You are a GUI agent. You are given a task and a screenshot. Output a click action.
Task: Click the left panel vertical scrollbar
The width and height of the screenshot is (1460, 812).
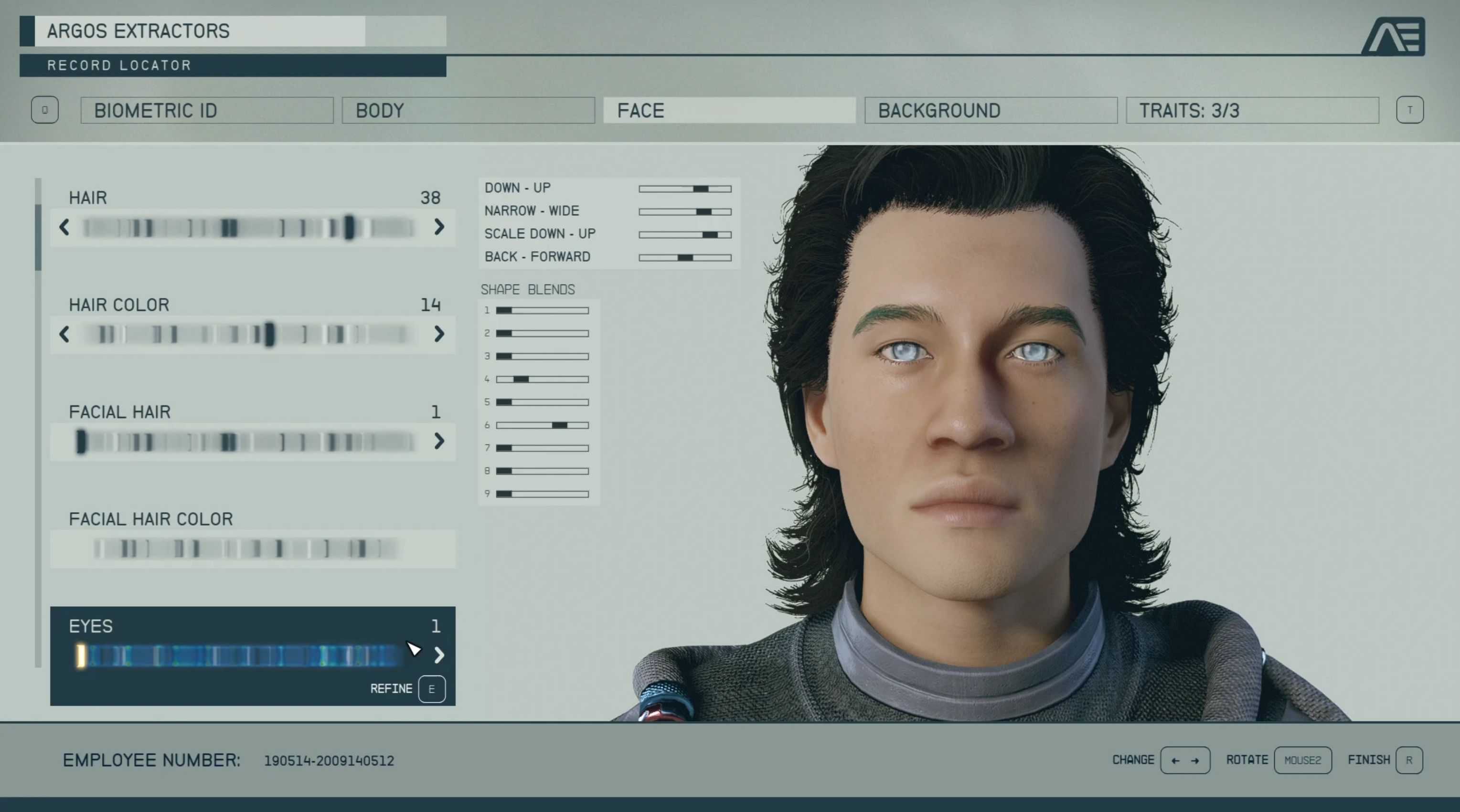click(38, 238)
